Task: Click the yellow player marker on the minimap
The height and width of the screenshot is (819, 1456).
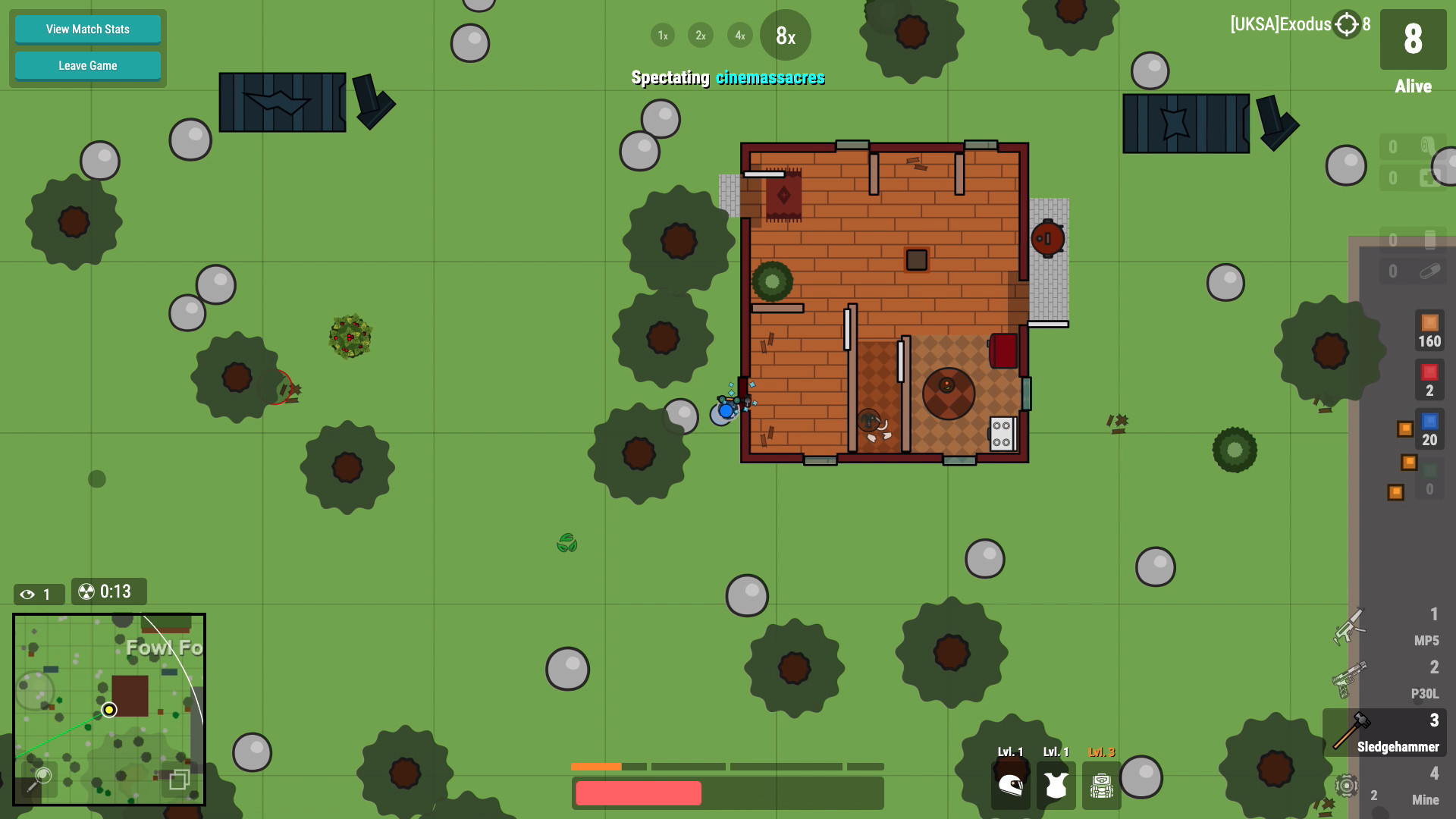Action: [x=109, y=709]
